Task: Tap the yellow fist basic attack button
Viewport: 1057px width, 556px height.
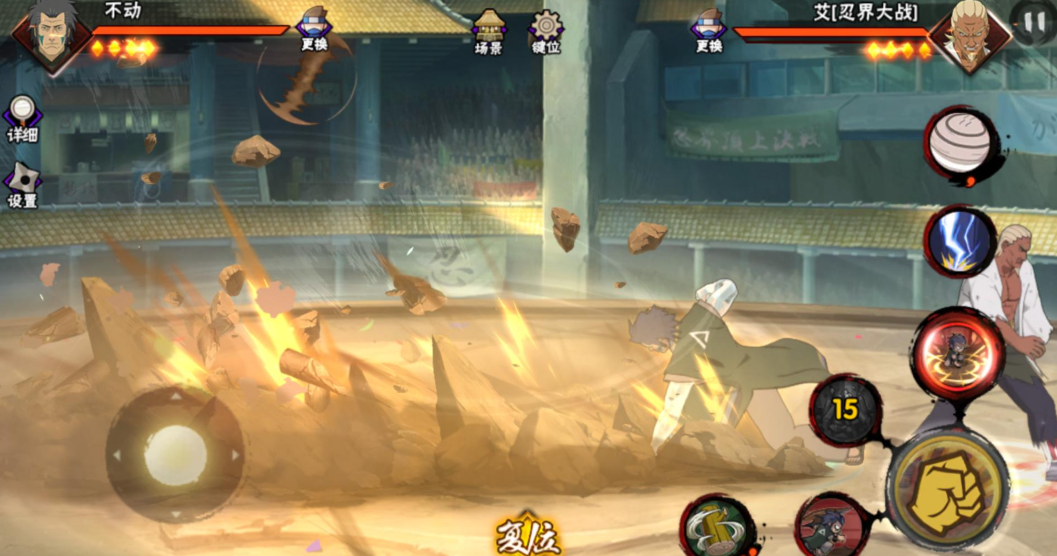Action: pyautogui.click(x=948, y=487)
